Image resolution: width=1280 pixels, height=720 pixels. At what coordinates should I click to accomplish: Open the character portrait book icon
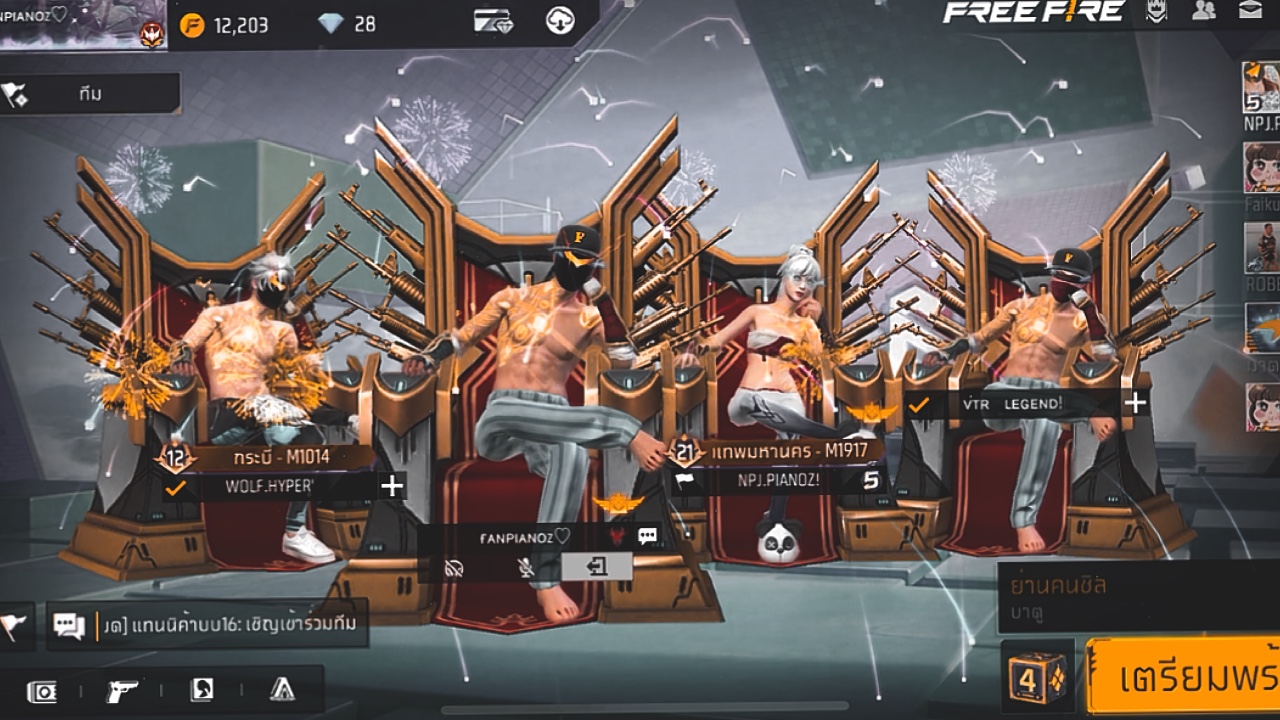[202, 690]
